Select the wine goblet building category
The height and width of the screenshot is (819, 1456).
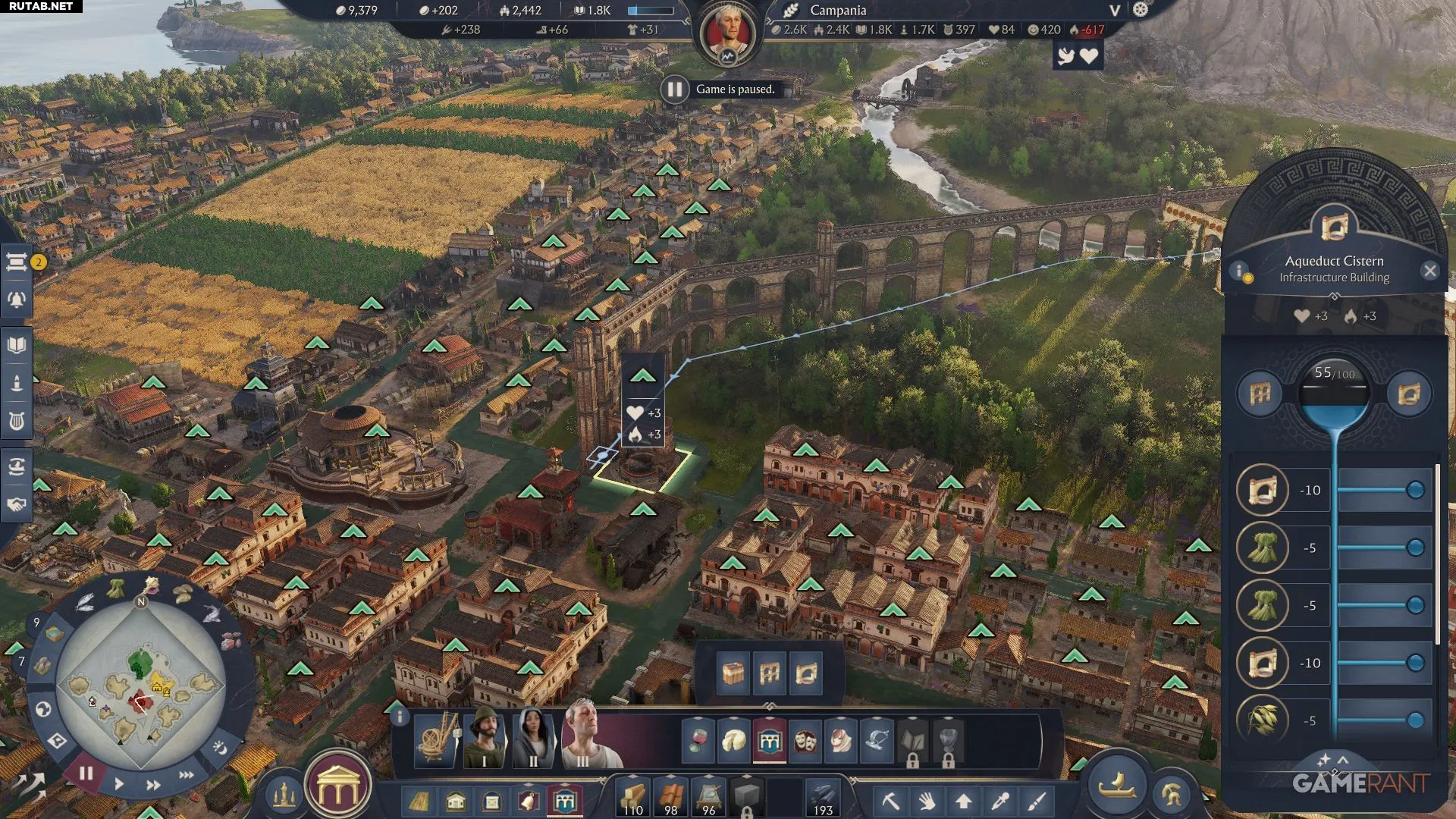tap(697, 740)
